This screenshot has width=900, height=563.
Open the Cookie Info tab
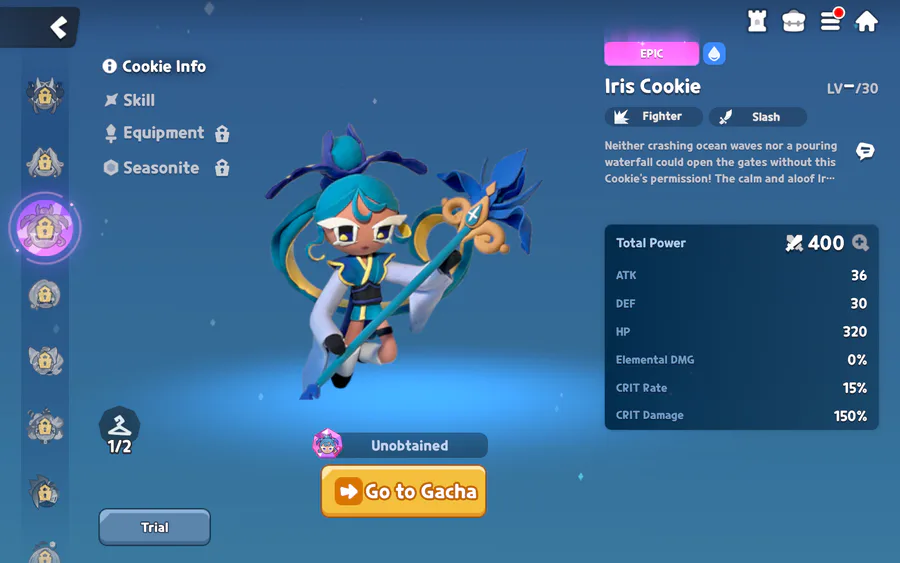[154, 66]
